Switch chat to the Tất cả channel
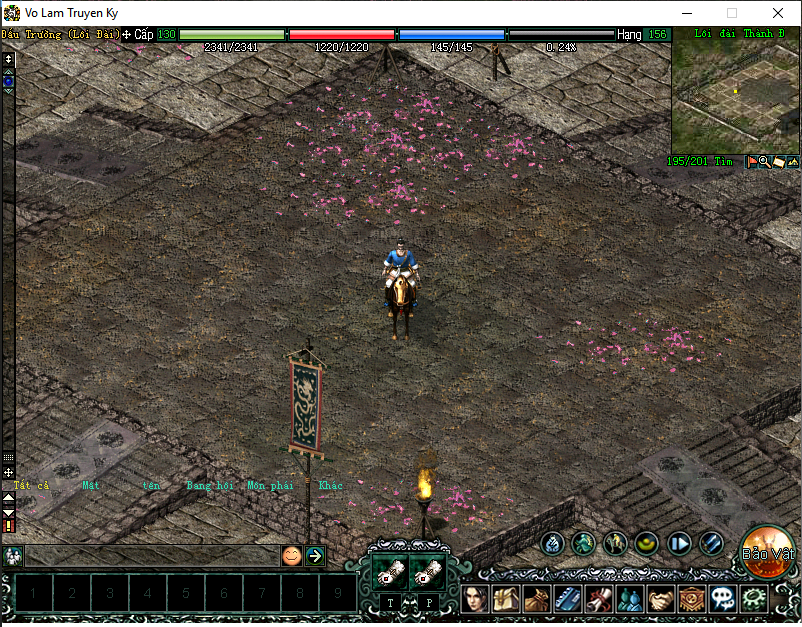This screenshot has height=627, width=802. 31,486
